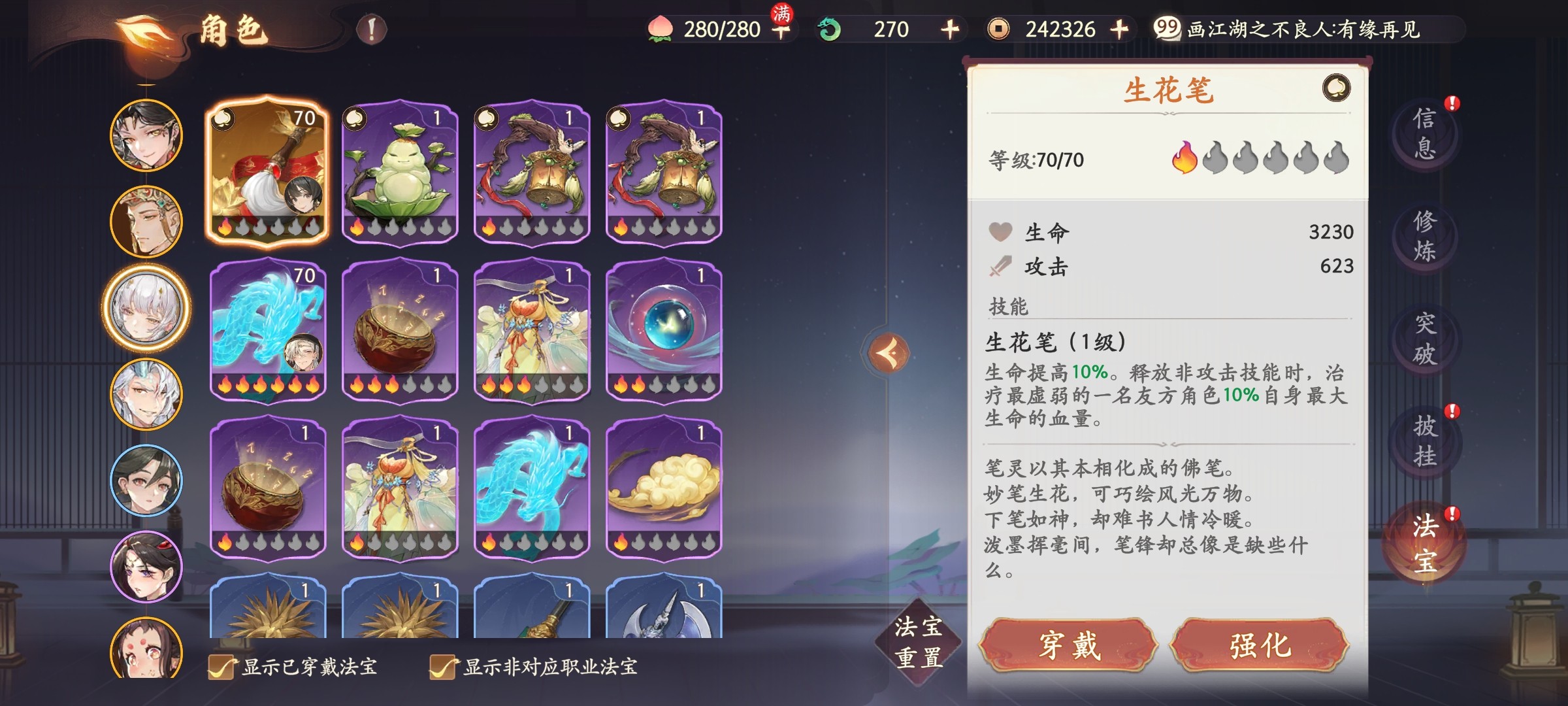1568x706 pixels.
Task: Add more gold coins with plus button
Action: (x=1119, y=29)
